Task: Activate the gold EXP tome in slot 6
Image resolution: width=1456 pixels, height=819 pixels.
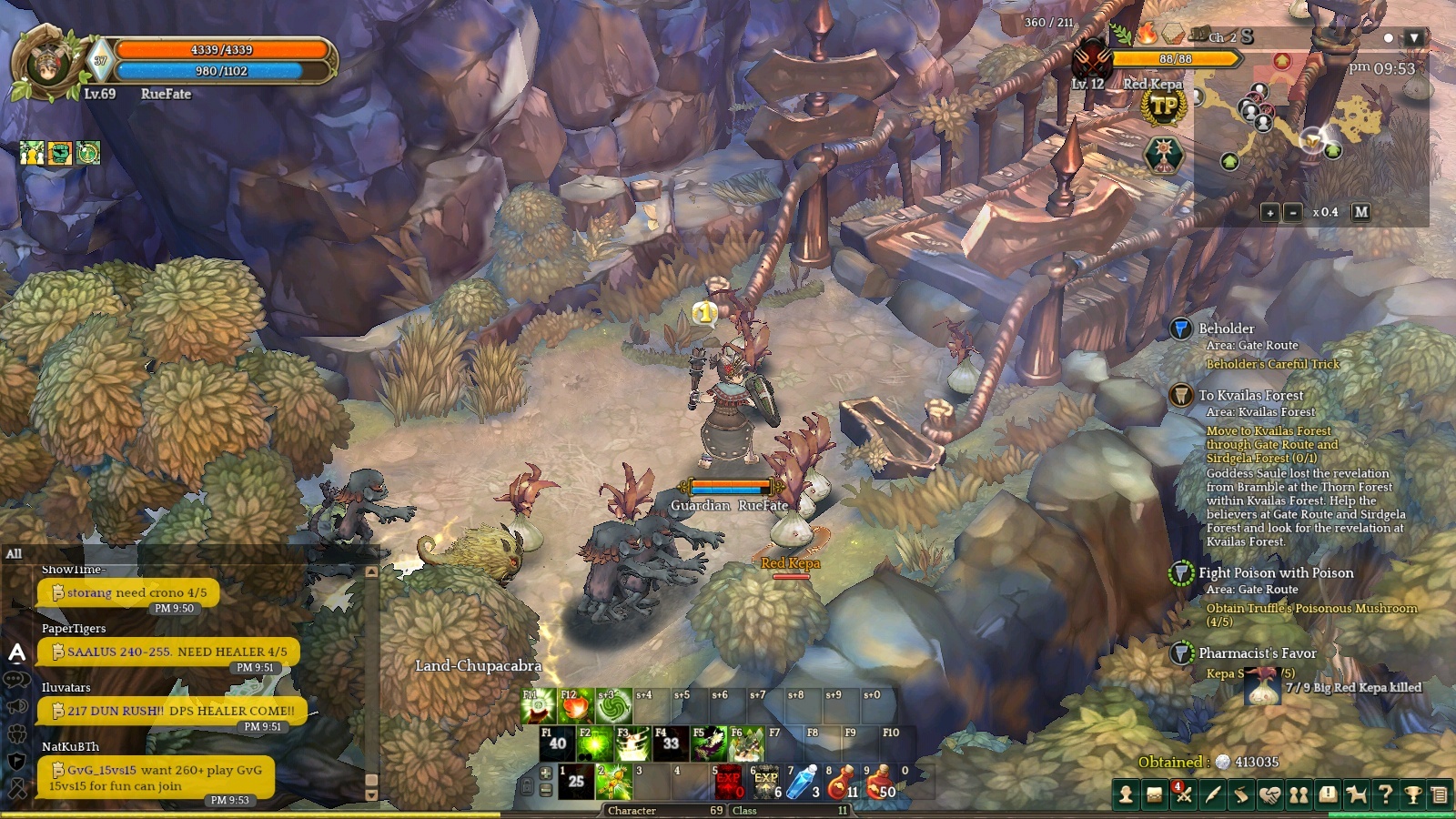Action: [x=764, y=783]
